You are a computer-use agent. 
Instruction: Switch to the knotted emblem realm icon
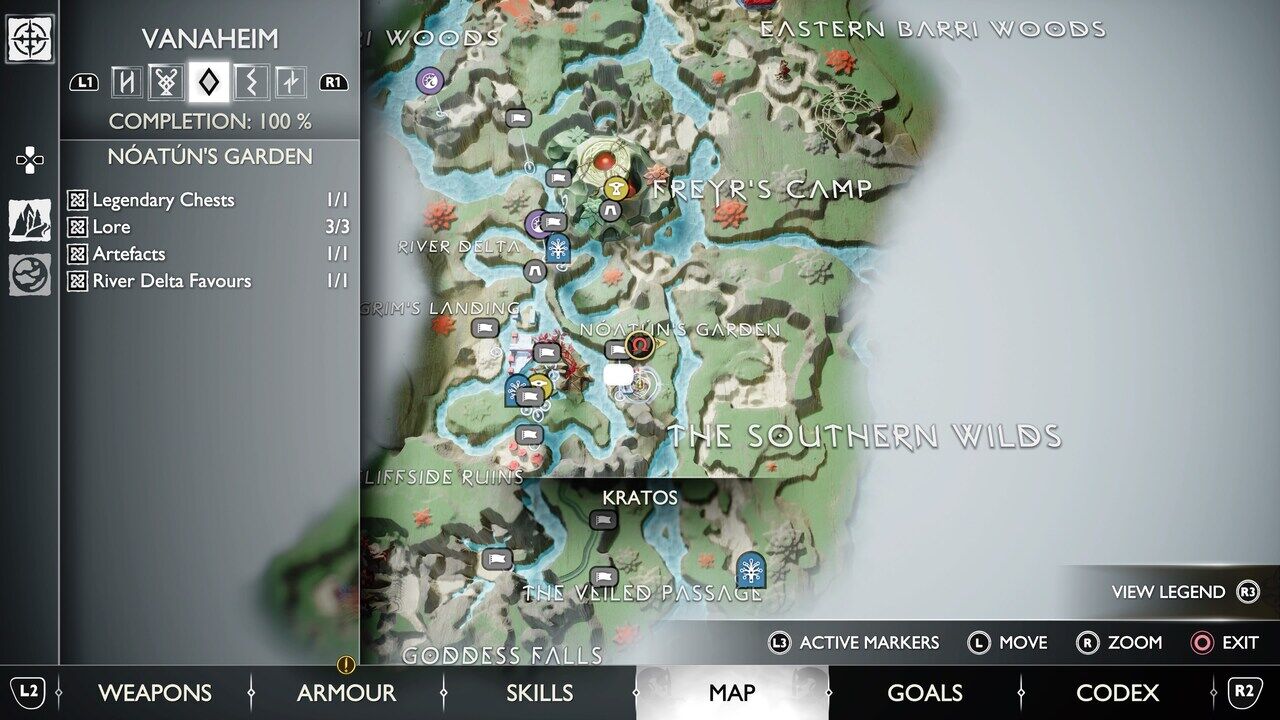[167, 82]
